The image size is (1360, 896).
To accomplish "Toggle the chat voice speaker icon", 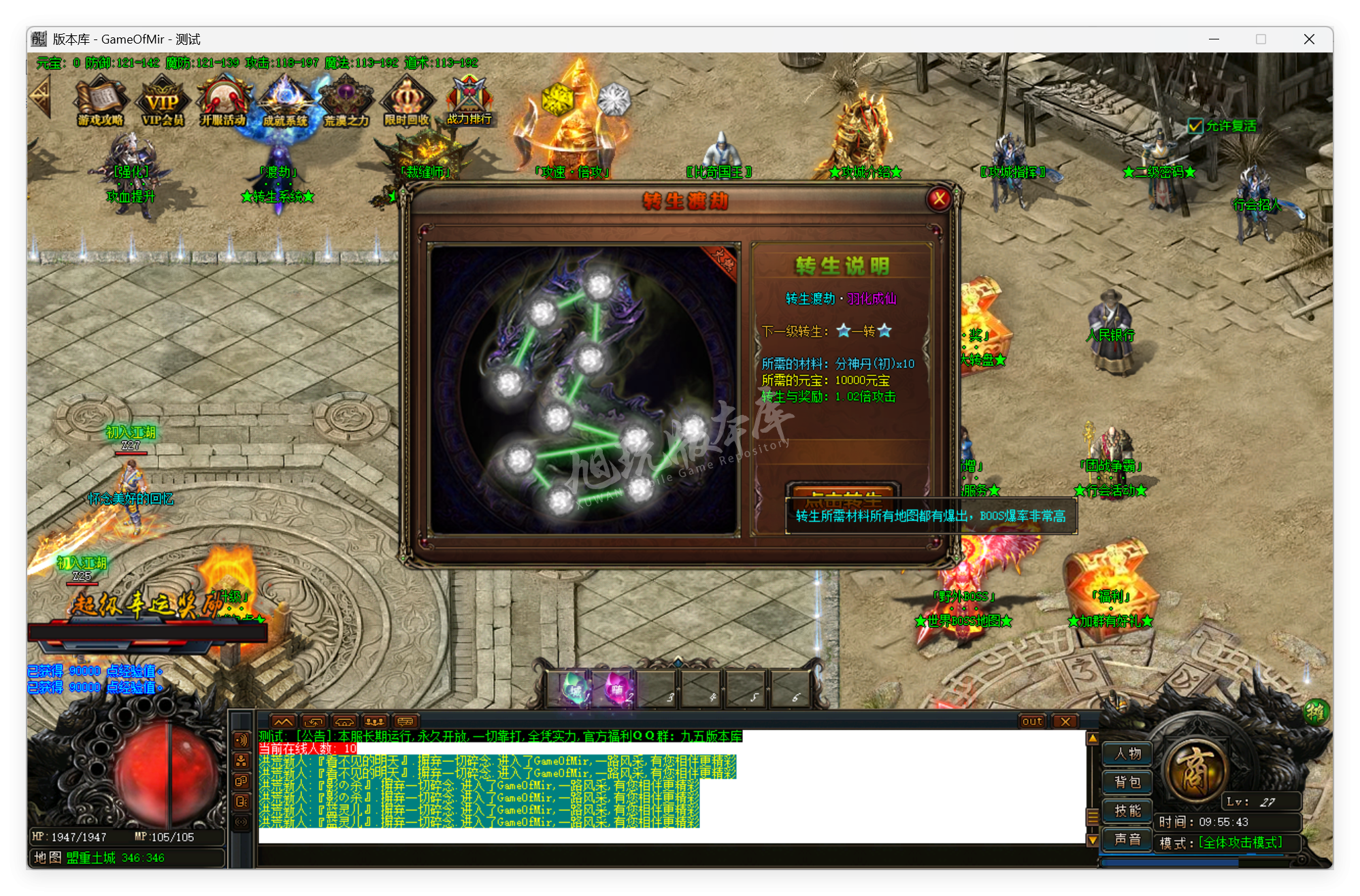I will (240, 741).
